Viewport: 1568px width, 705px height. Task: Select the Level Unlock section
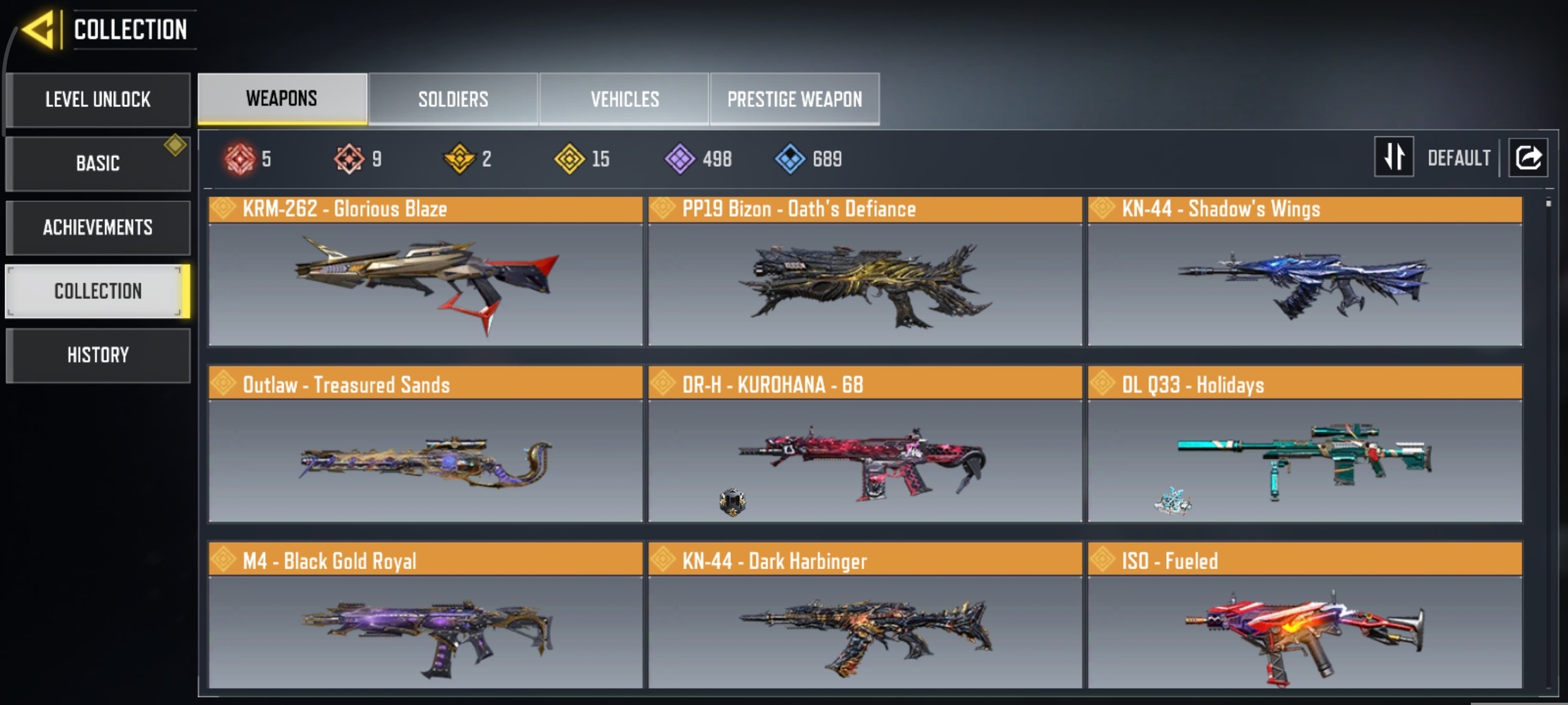point(97,99)
